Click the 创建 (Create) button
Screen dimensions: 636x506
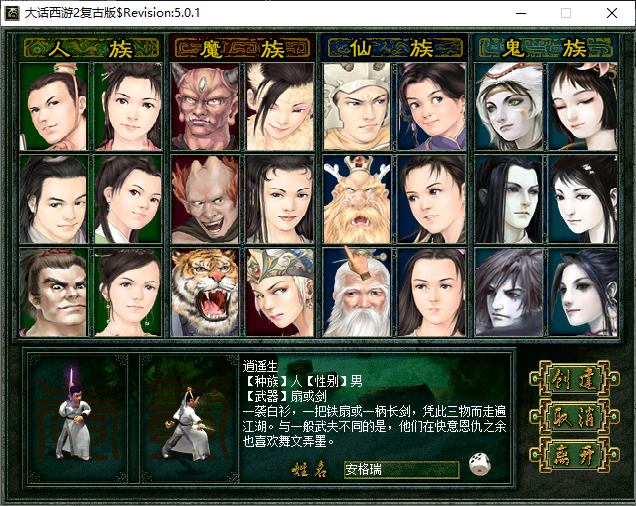pyautogui.click(x=569, y=379)
